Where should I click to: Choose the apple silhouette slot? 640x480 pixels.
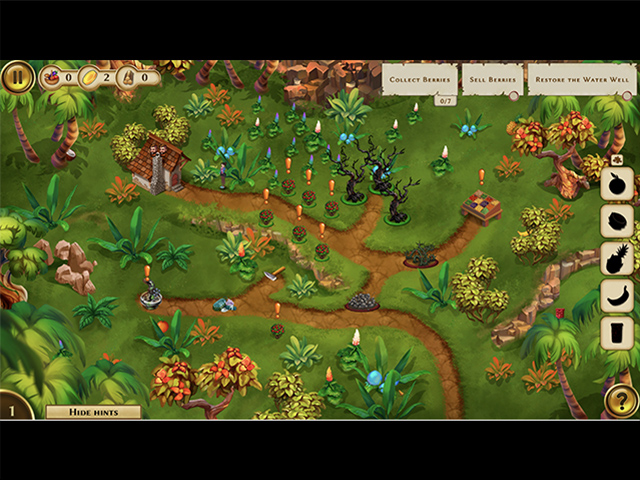(x=617, y=184)
